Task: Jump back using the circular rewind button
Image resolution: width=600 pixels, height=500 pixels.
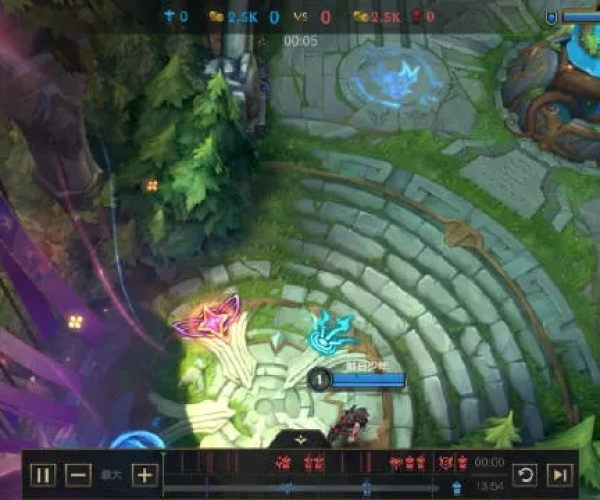Action: tap(524, 475)
